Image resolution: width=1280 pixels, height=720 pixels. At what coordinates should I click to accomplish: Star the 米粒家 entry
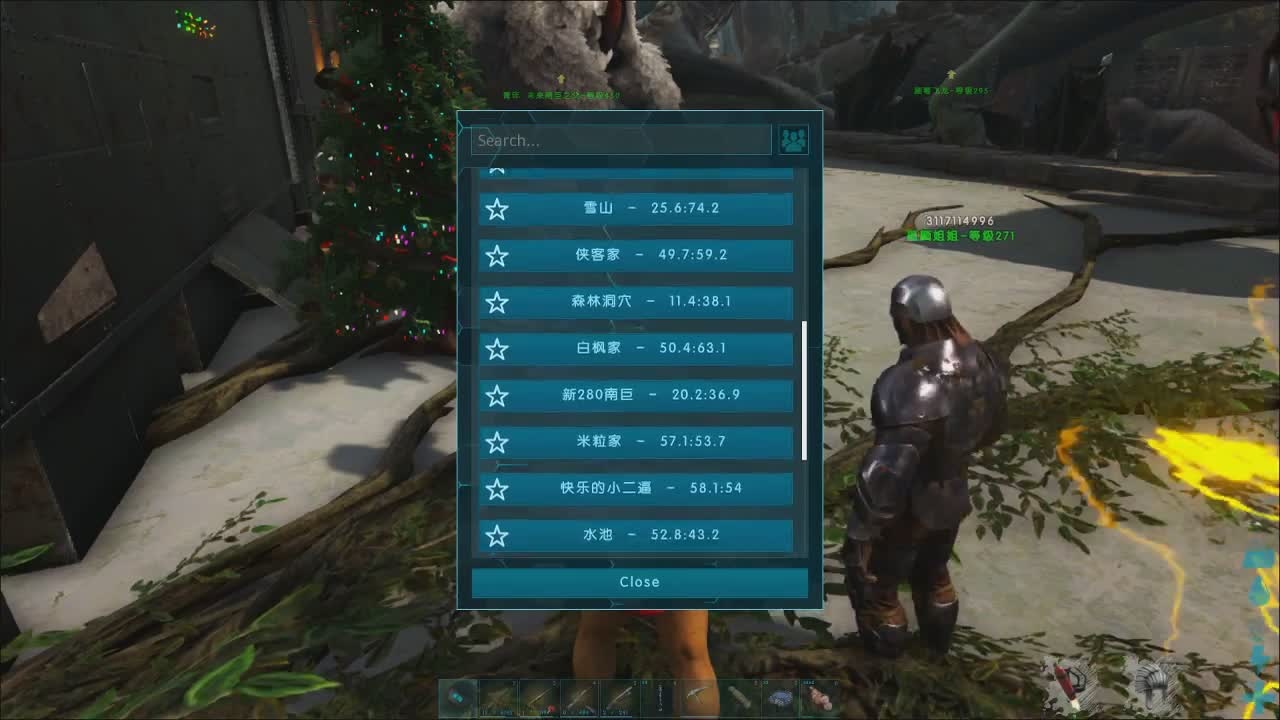pos(497,442)
